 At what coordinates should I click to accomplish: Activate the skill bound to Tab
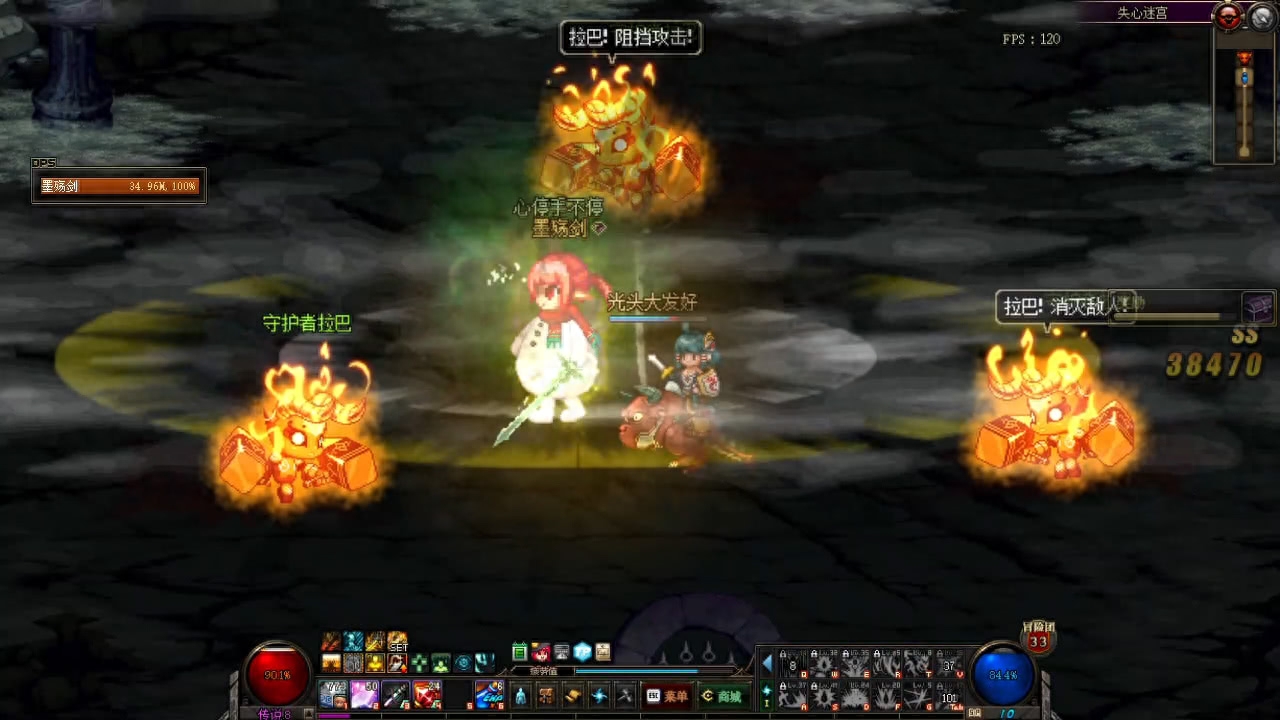coord(948,695)
